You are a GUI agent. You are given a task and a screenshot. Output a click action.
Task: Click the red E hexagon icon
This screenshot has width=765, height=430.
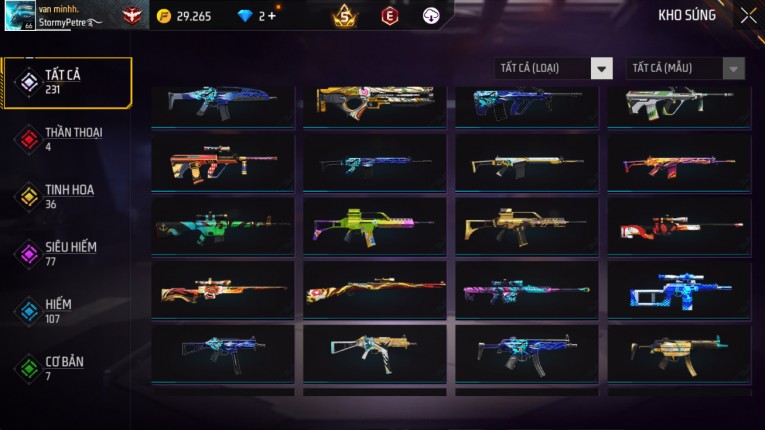click(389, 15)
